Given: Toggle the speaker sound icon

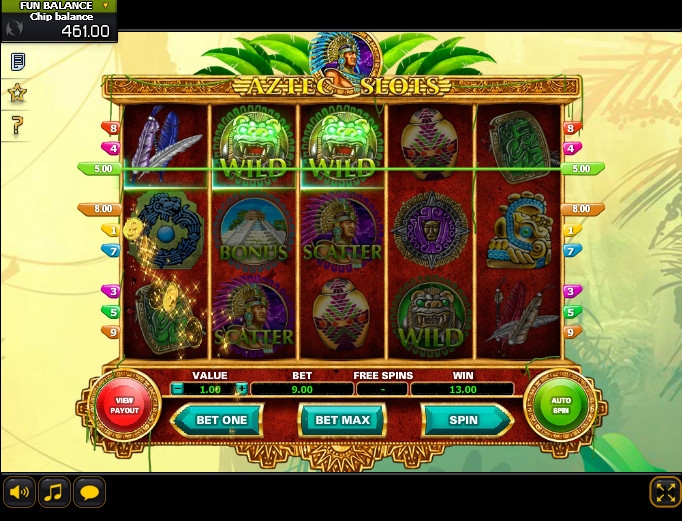Looking at the screenshot, I should 18,492.
